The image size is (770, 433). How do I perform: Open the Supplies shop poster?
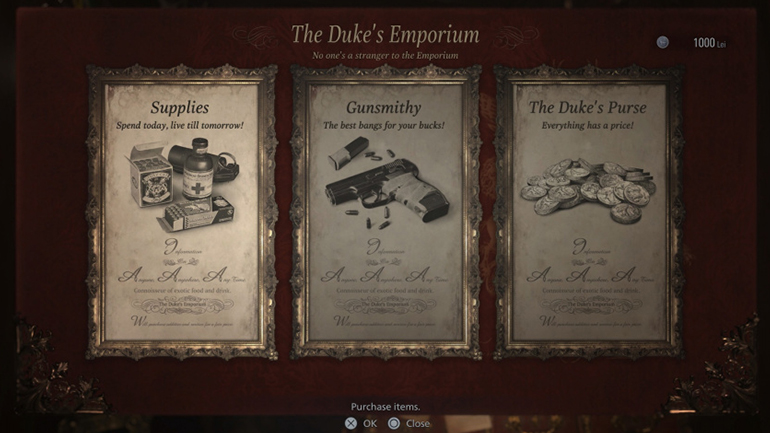point(180,212)
